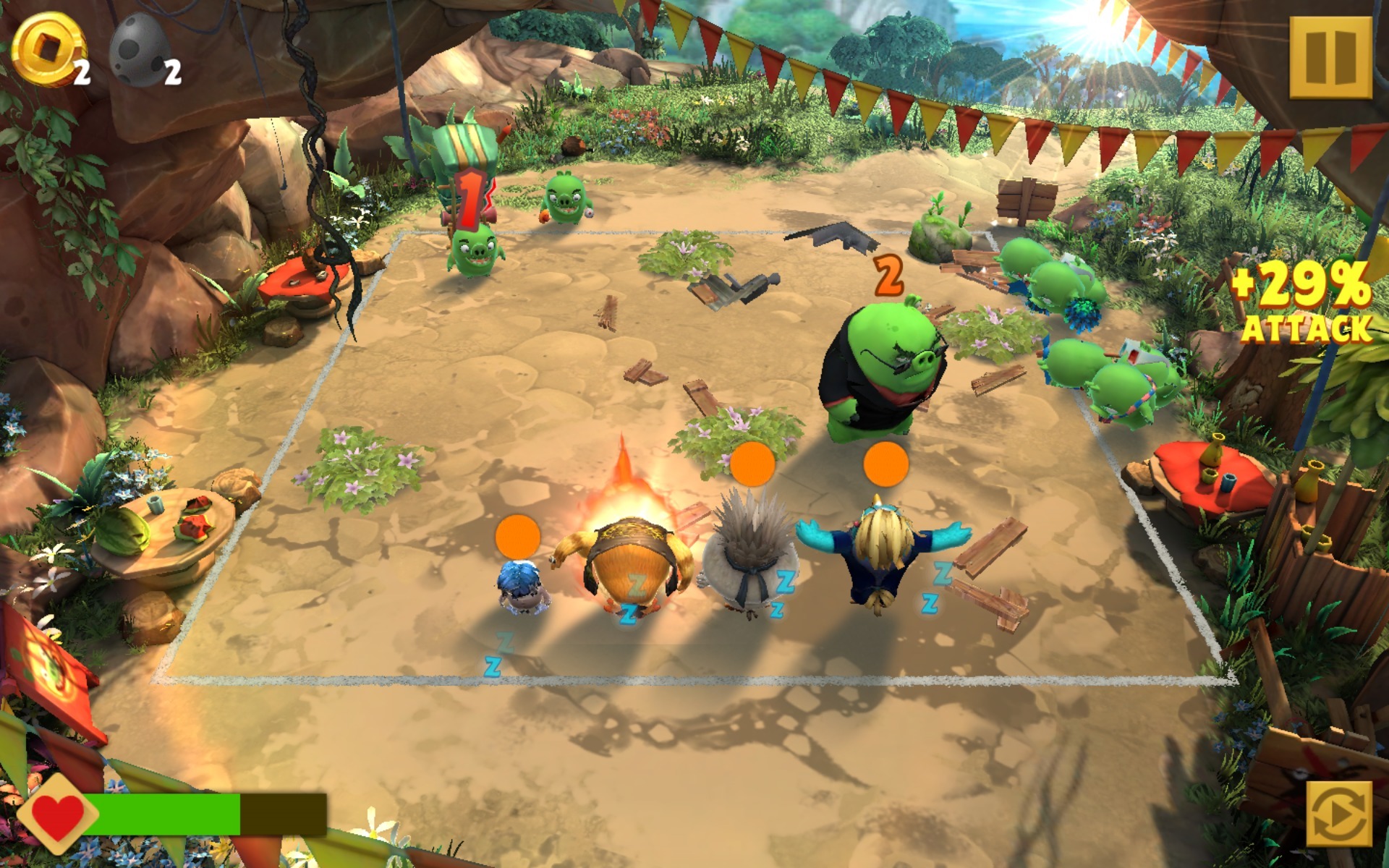Click the egg count showing 2
This screenshot has height=868, width=1389.
point(172,71)
